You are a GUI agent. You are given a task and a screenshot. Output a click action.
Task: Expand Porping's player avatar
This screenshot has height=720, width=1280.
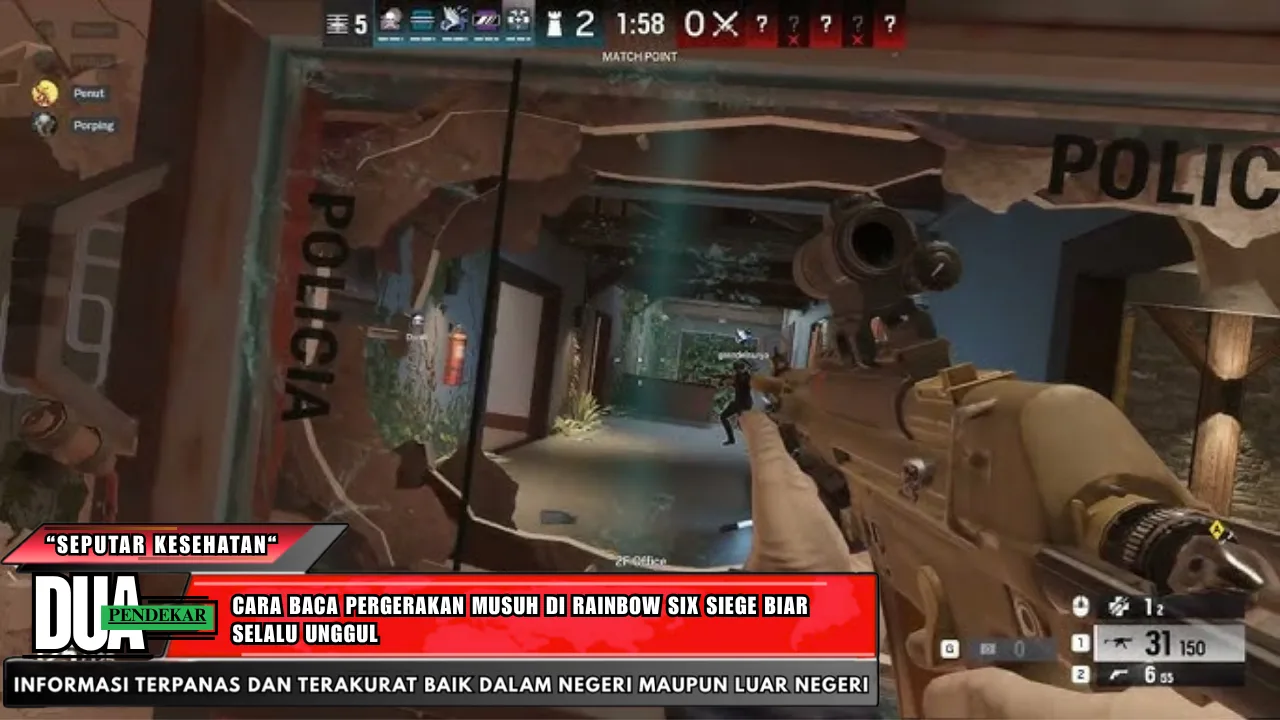tap(44, 125)
